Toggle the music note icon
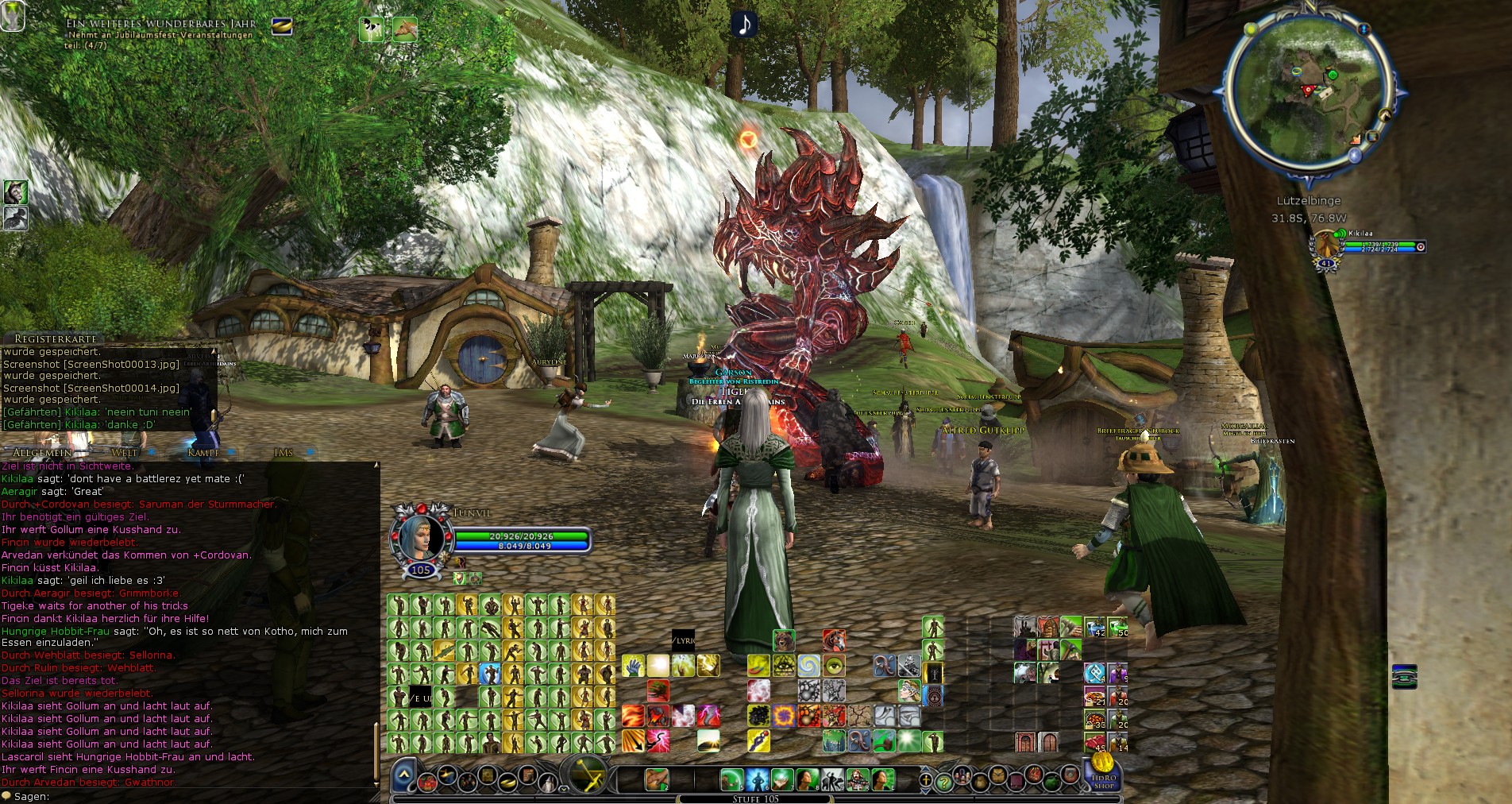This screenshot has height=804, width=1512. (744, 24)
